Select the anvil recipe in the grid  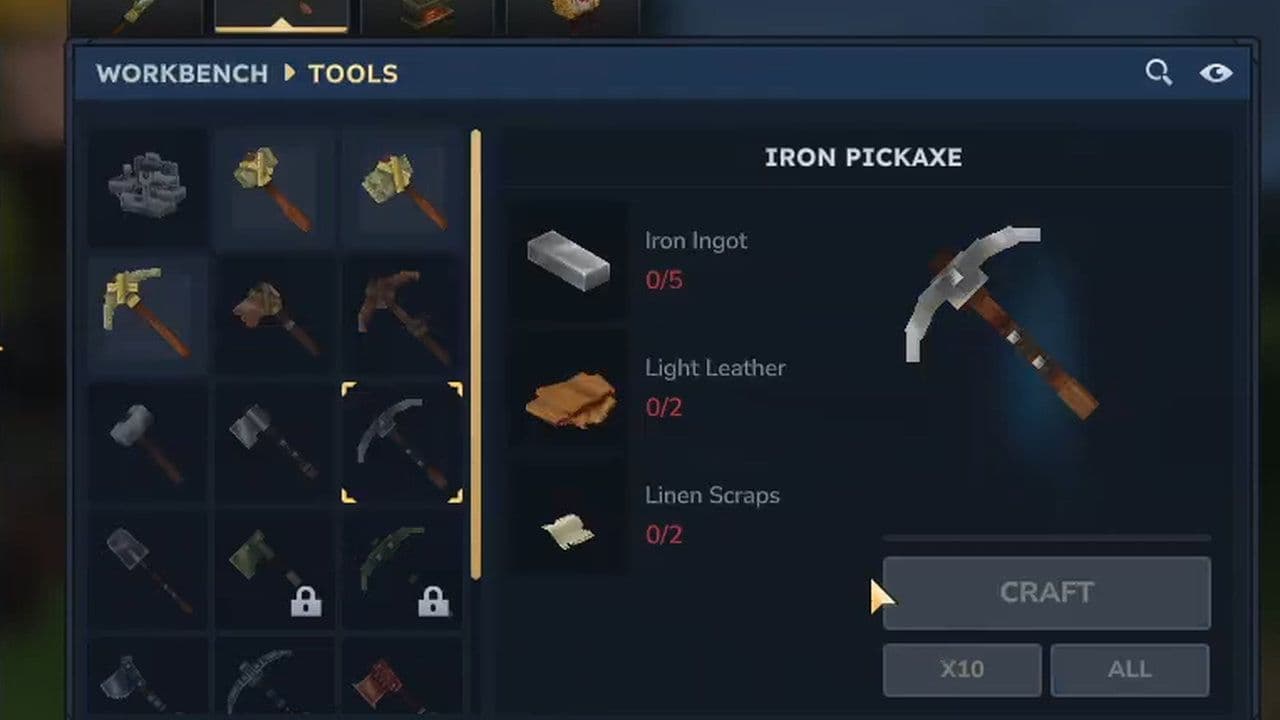click(x=147, y=186)
